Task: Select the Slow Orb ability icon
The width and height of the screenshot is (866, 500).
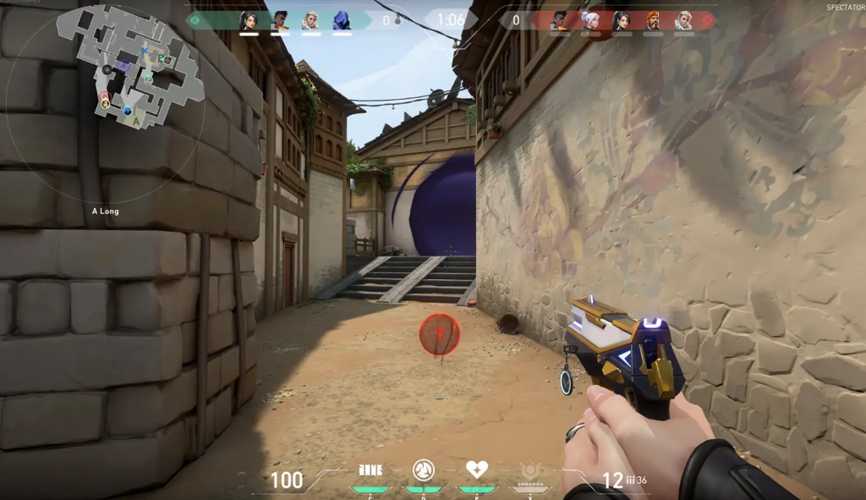Action: click(423, 470)
